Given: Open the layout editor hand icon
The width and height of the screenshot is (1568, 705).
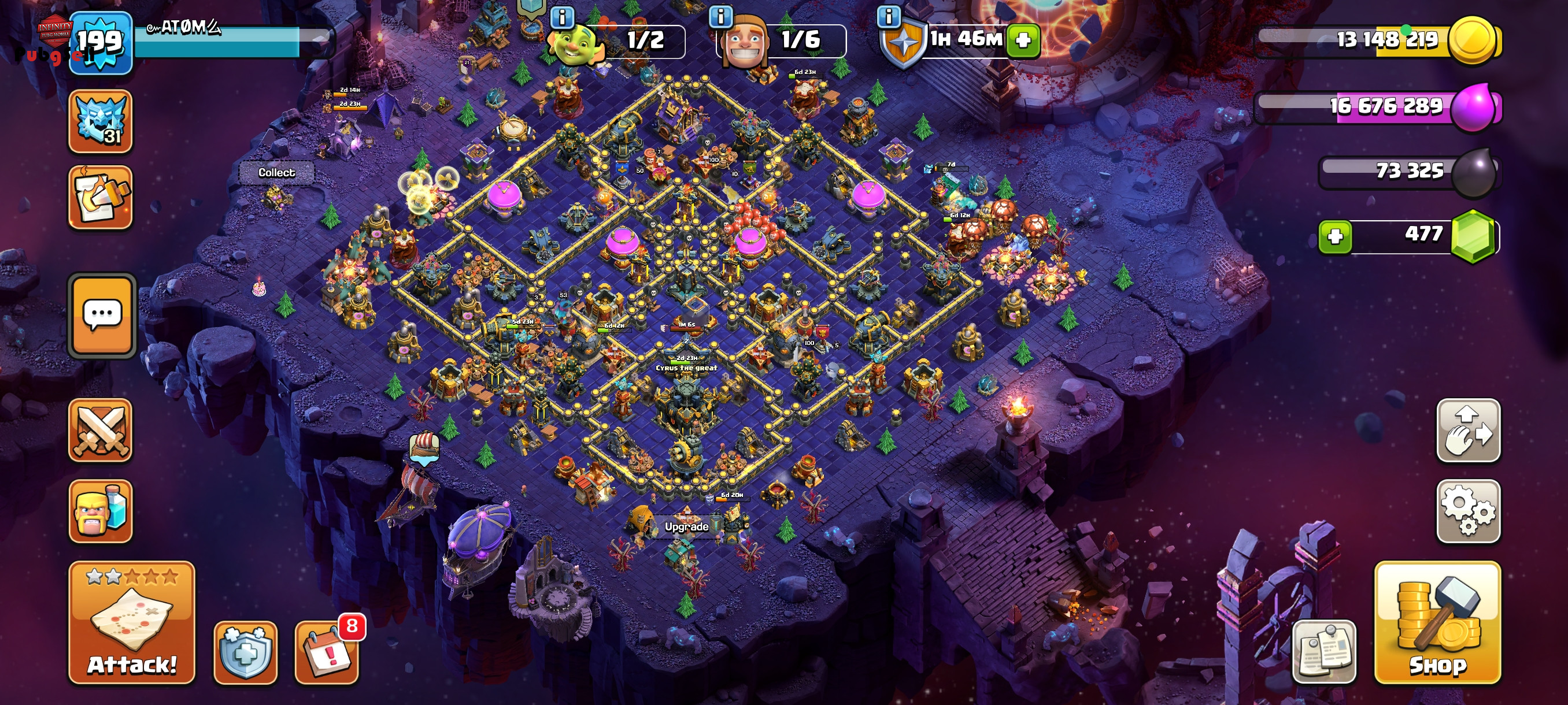Looking at the screenshot, I should coord(1467,431).
